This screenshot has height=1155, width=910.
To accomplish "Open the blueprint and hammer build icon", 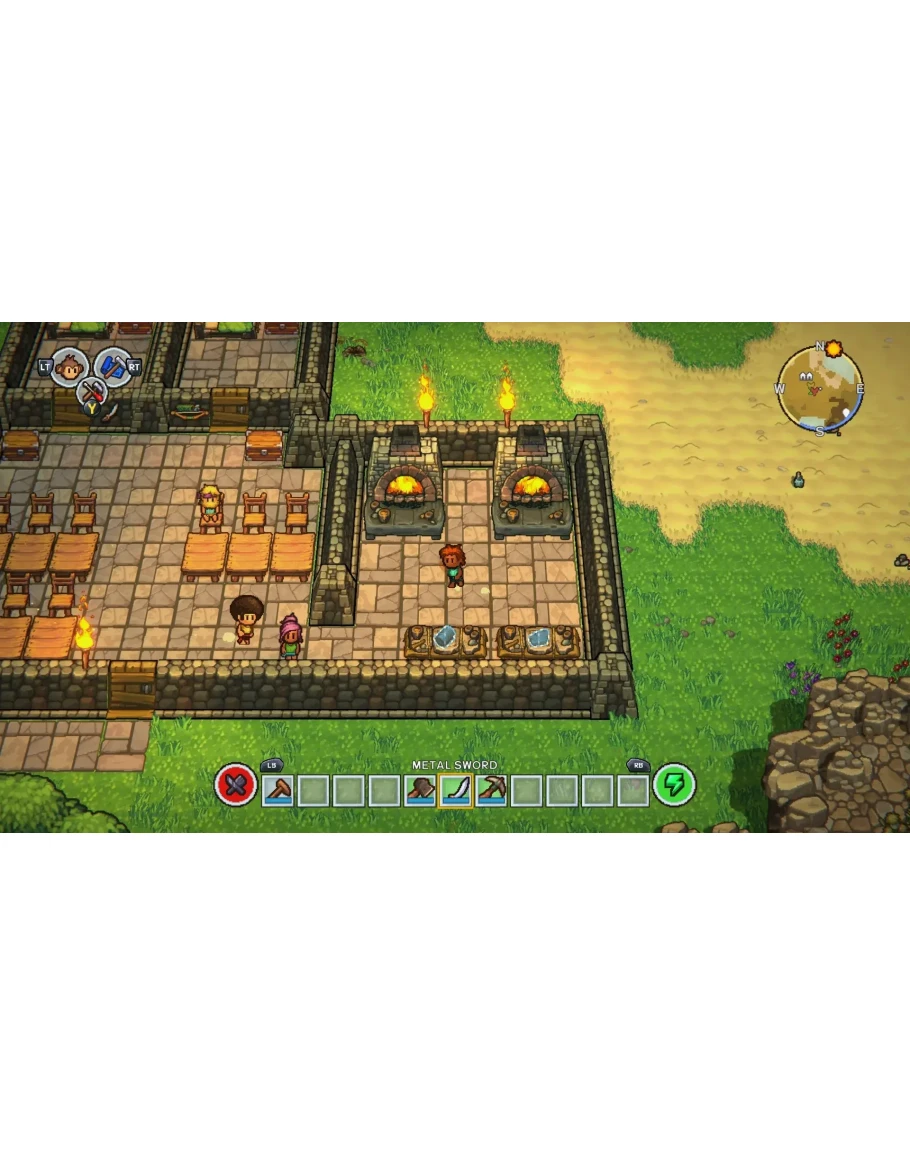I will click(x=112, y=367).
